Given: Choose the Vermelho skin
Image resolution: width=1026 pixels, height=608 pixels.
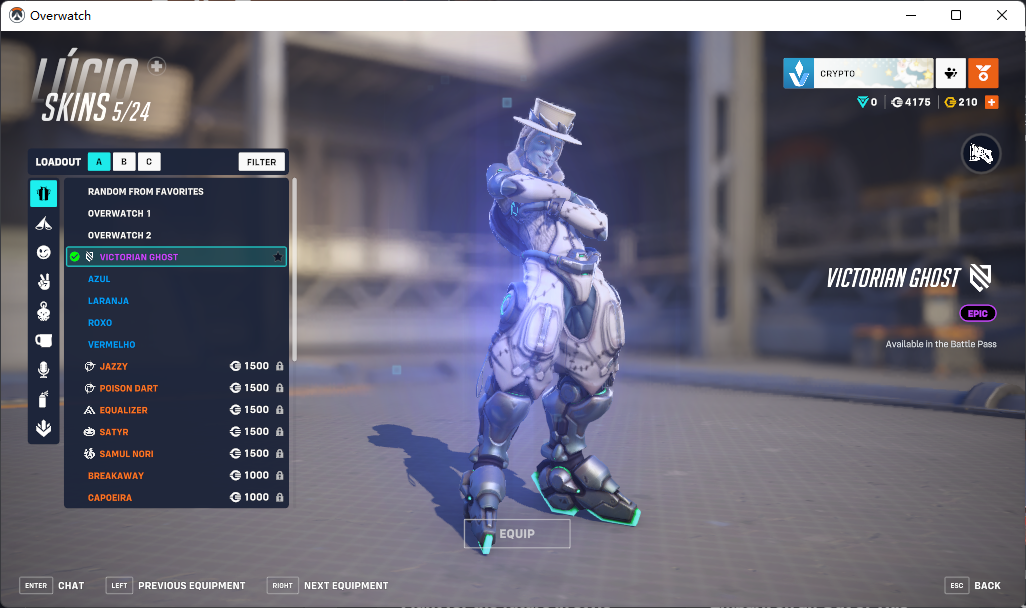Looking at the screenshot, I should click(111, 345).
